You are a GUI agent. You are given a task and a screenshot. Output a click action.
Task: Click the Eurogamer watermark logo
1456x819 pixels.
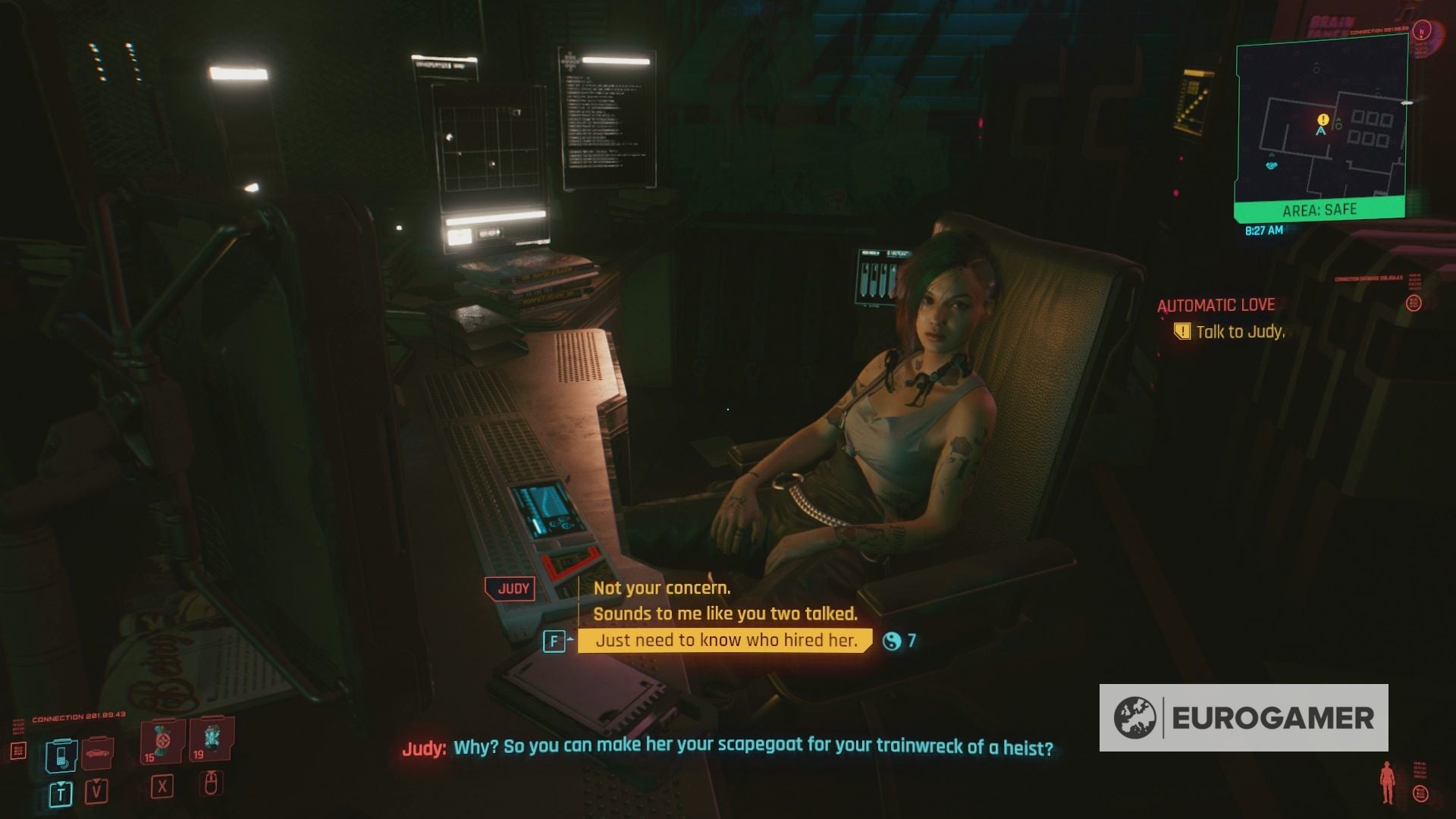tap(1244, 717)
